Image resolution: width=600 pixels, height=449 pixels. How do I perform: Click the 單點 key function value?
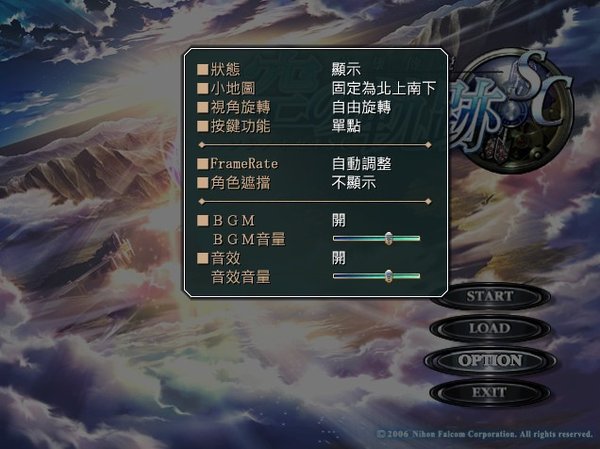click(347, 127)
